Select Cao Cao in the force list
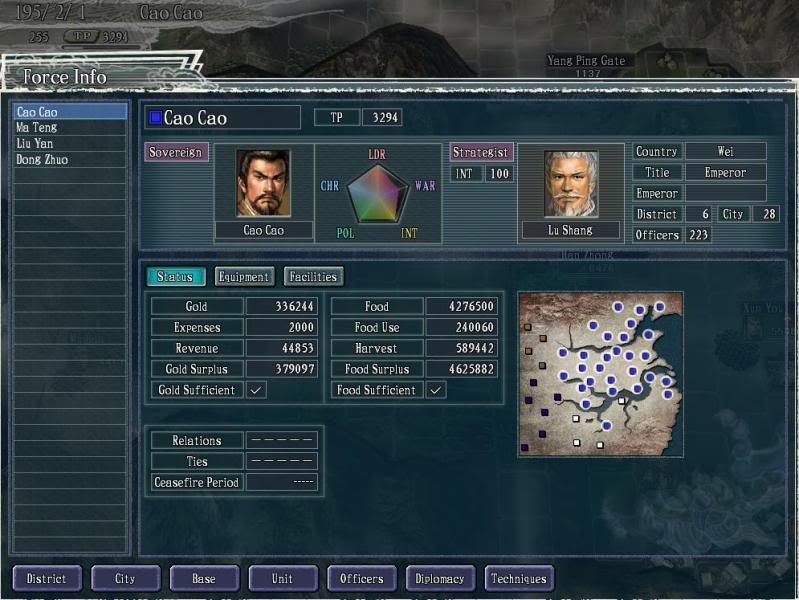This screenshot has height=600, width=799. [x=69, y=112]
